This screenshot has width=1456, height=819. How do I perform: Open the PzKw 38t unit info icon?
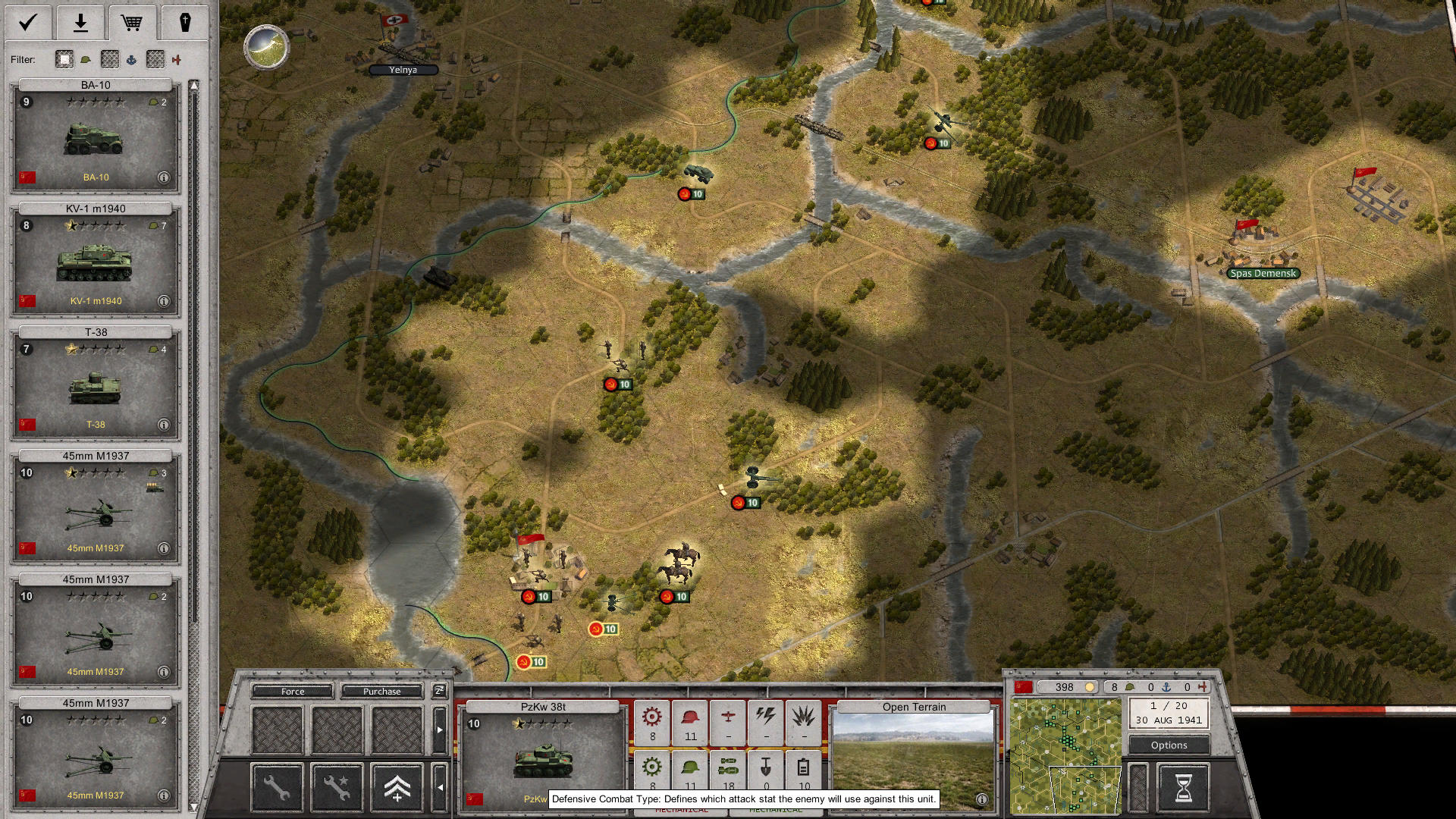tap(981, 800)
